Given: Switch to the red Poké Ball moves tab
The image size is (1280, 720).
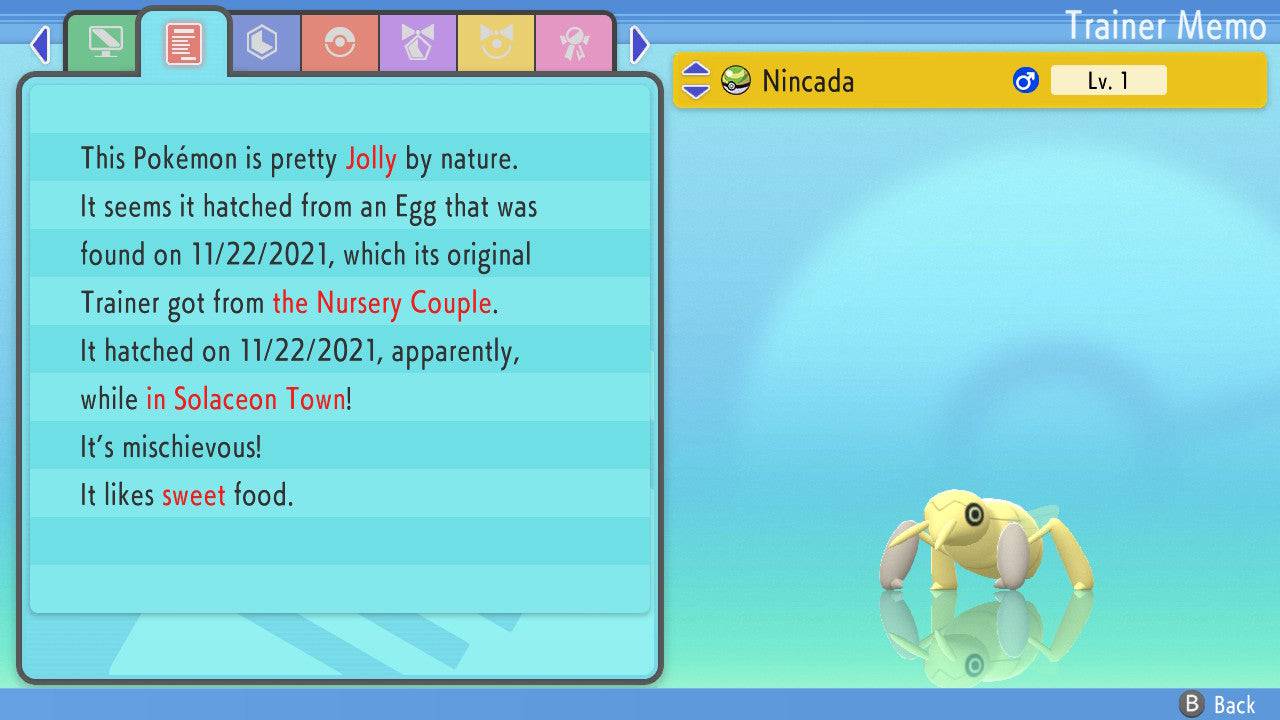Looking at the screenshot, I should (340, 43).
